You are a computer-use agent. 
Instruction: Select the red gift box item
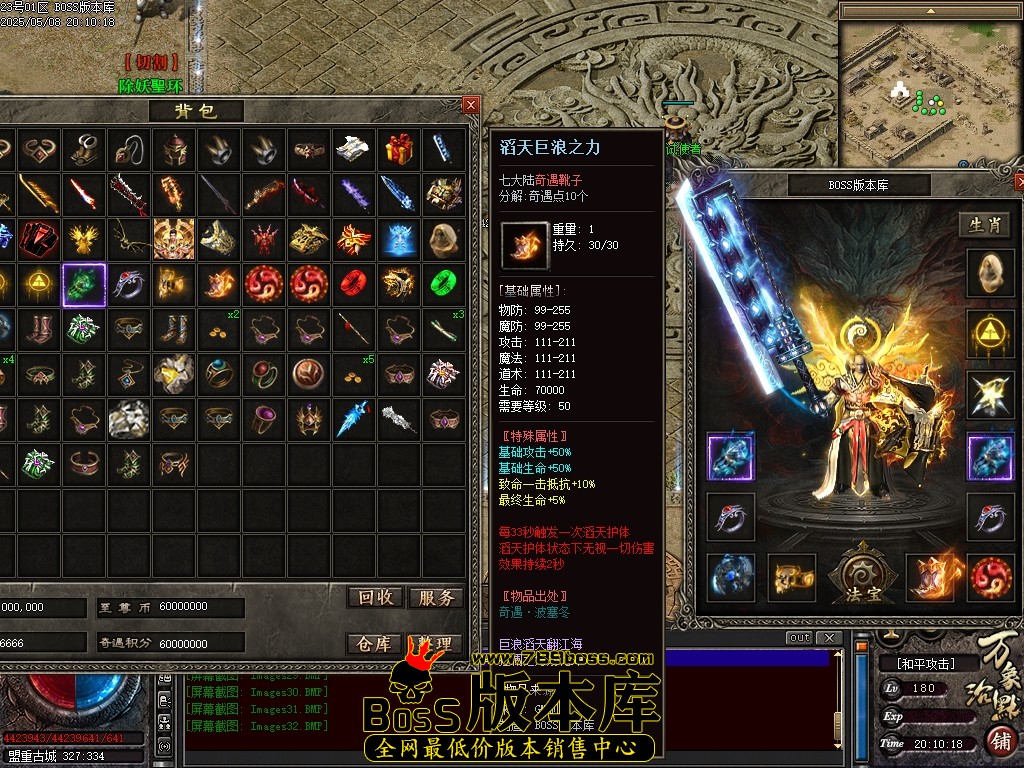(x=399, y=149)
